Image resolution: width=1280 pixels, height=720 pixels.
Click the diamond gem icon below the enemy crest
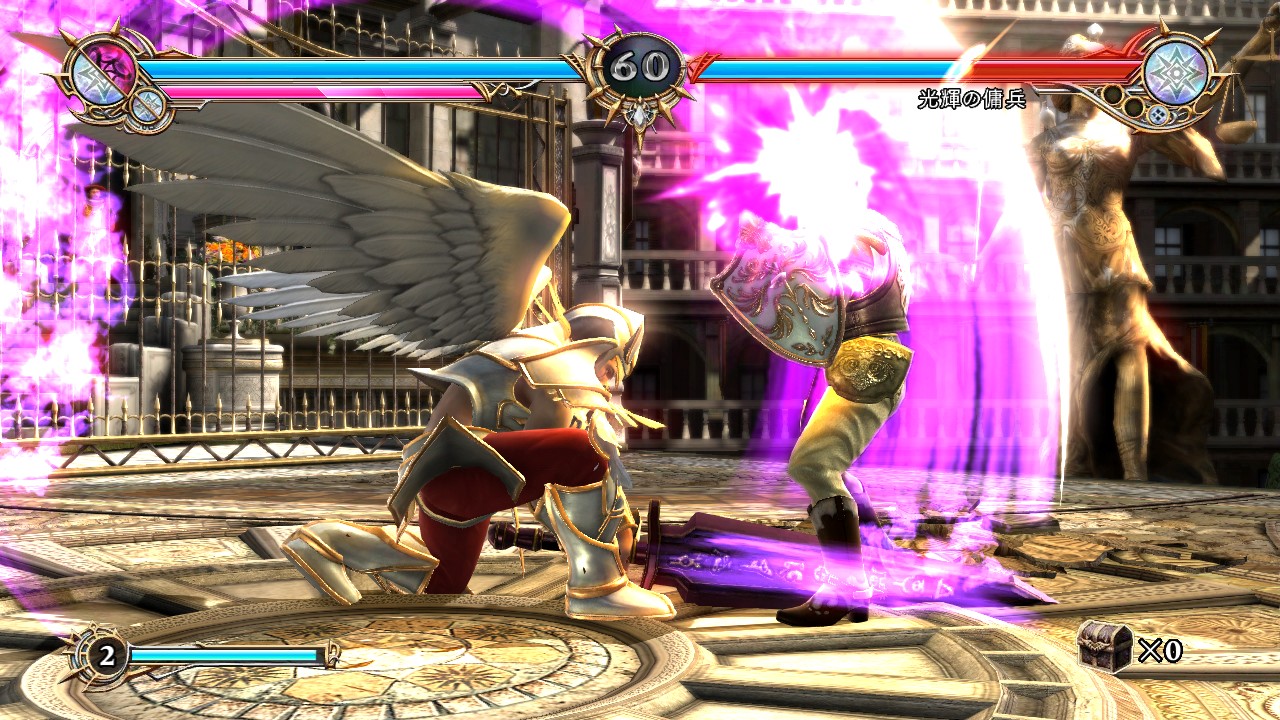[1158, 114]
